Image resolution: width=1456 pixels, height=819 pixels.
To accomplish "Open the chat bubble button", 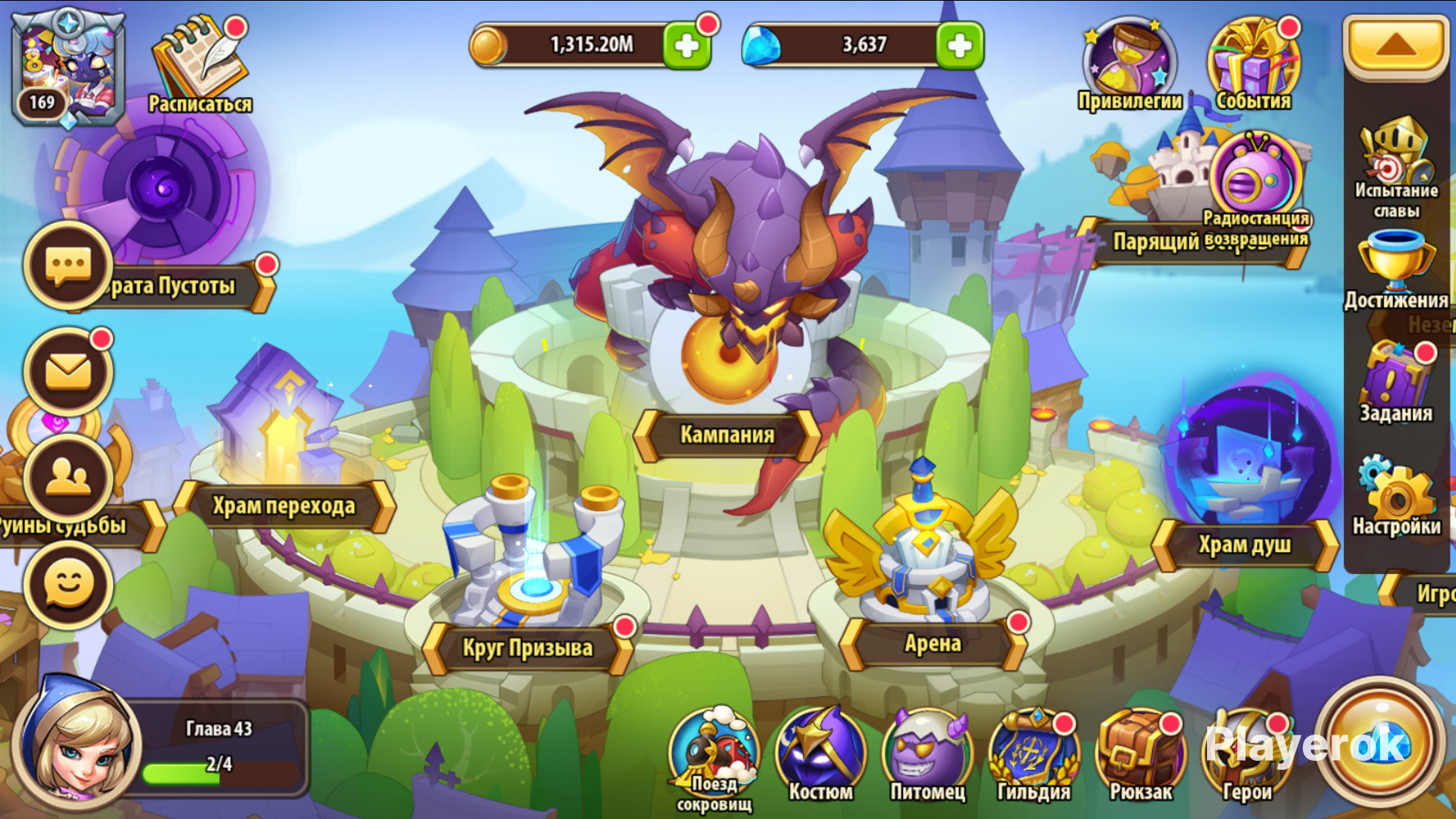I will tap(69, 266).
